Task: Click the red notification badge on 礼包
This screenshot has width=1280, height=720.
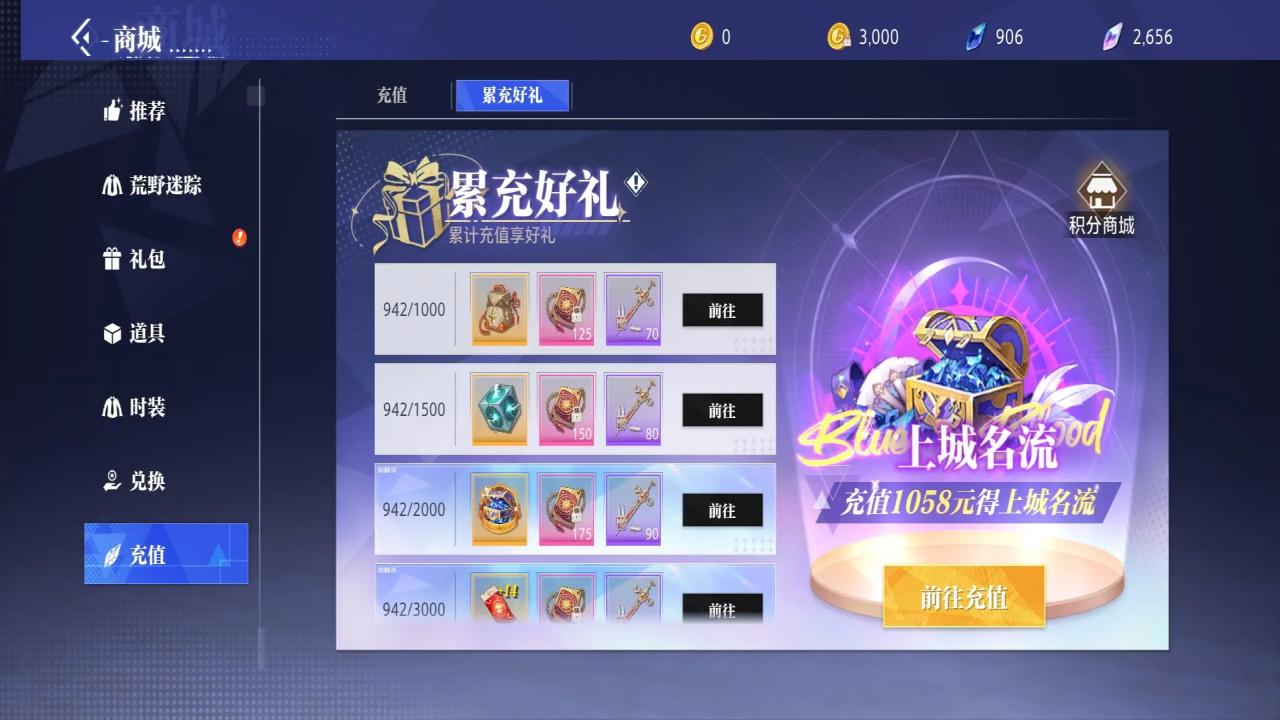Action: click(x=238, y=237)
